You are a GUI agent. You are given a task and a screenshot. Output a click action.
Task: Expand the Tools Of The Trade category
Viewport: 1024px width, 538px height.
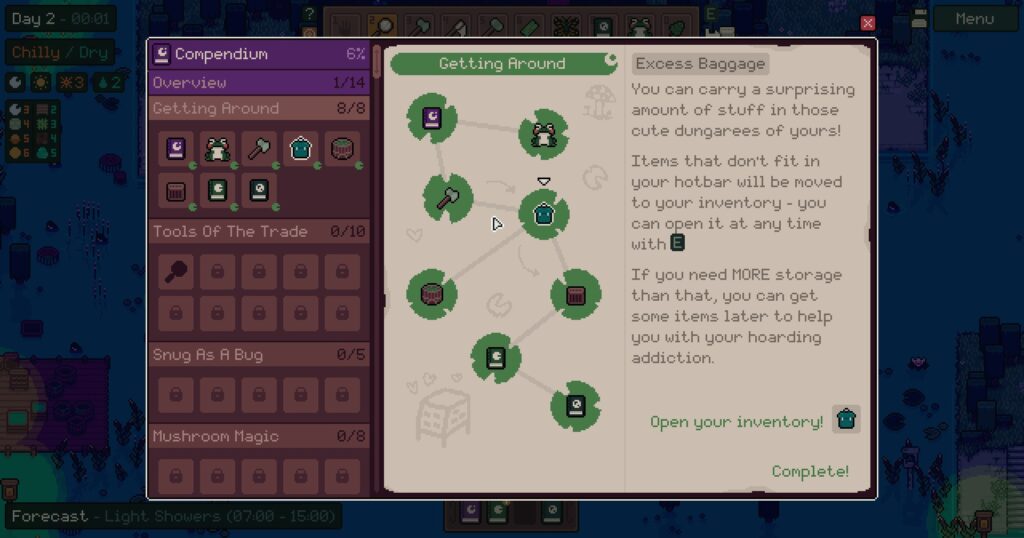coord(259,232)
